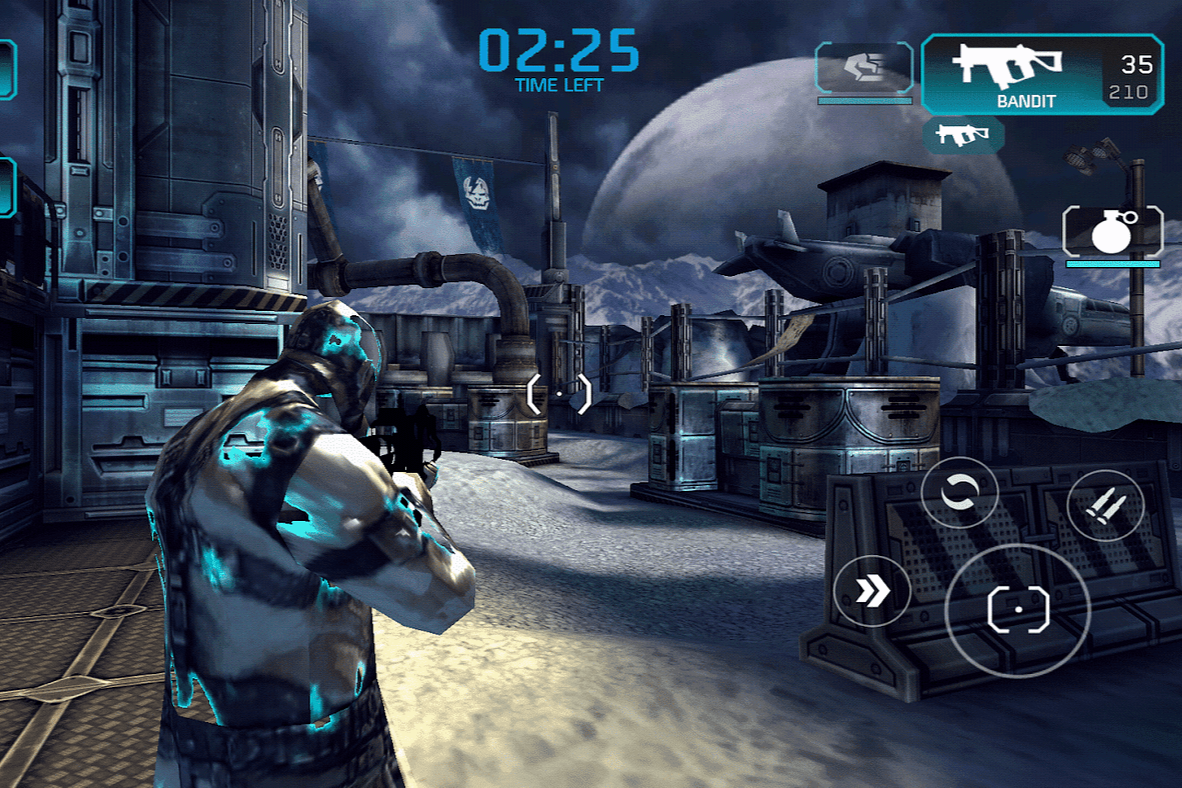Fire using the large crosshair button
This screenshot has width=1182, height=788.
tap(1017, 609)
